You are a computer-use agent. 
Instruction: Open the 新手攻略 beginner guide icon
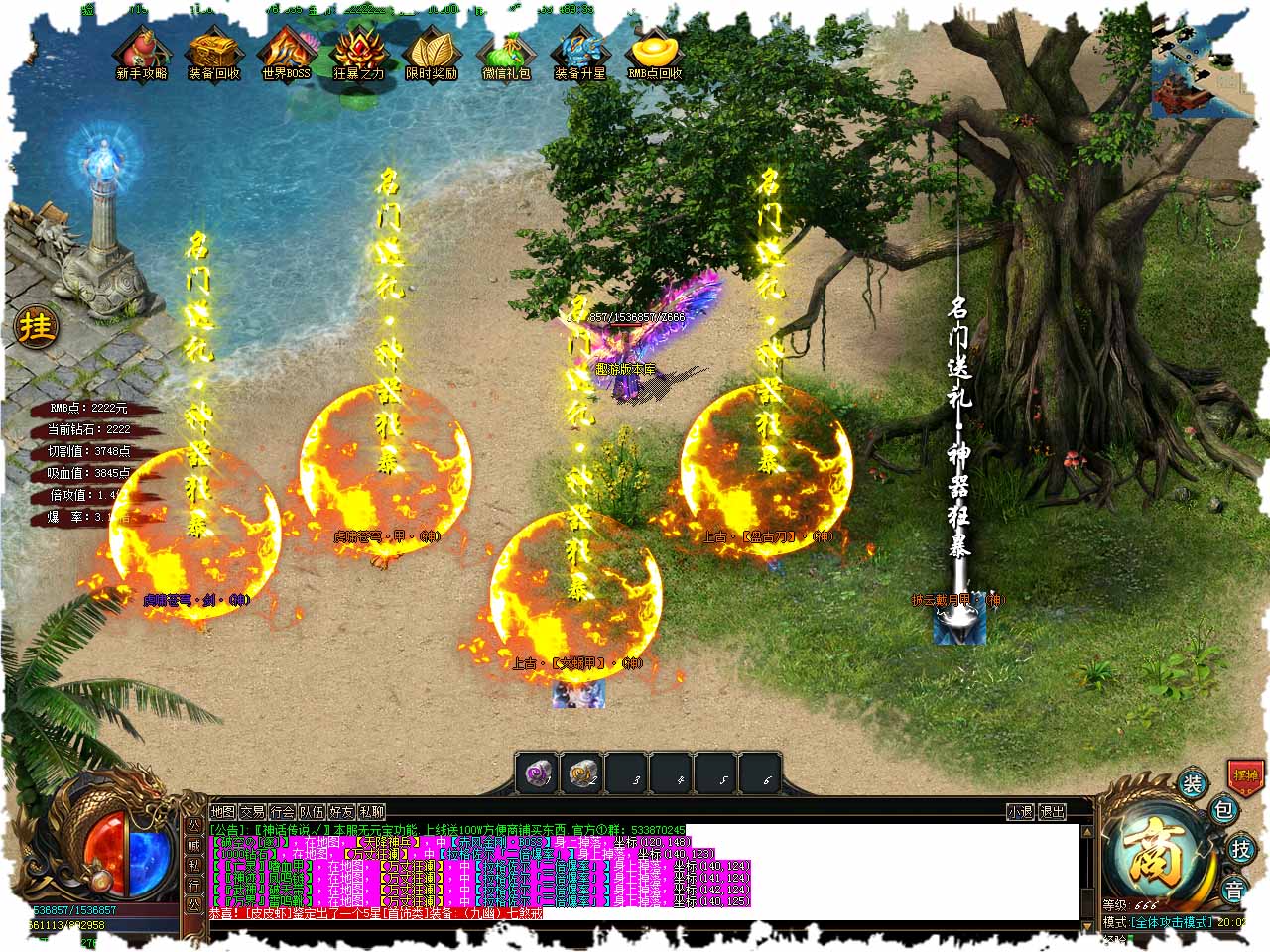[141, 54]
